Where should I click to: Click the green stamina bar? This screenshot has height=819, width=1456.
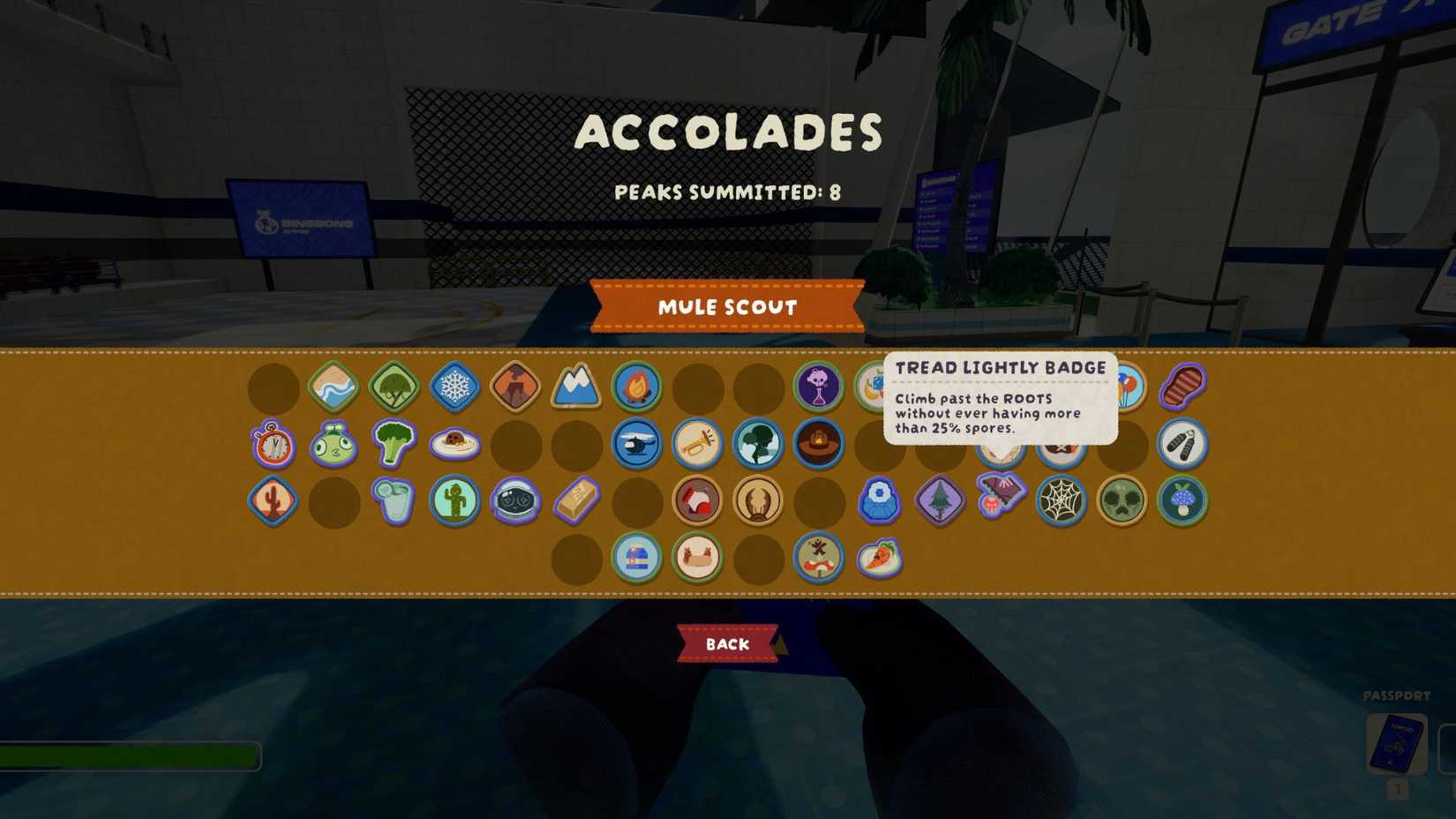pyautogui.click(x=132, y=755)
